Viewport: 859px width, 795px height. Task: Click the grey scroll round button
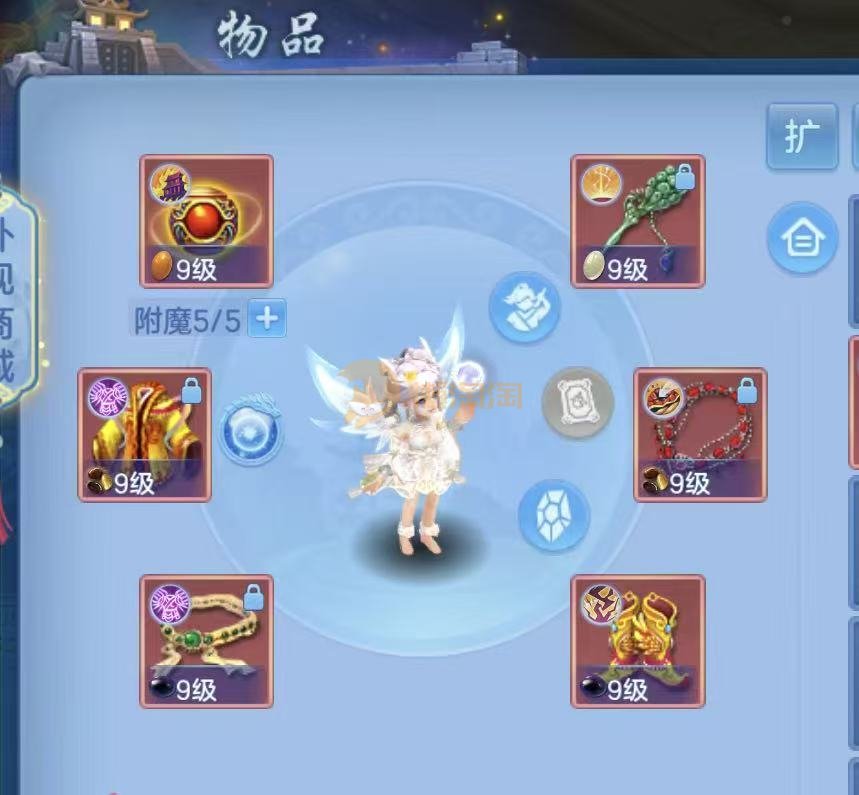pyautogui.click(x=578, y=402)
